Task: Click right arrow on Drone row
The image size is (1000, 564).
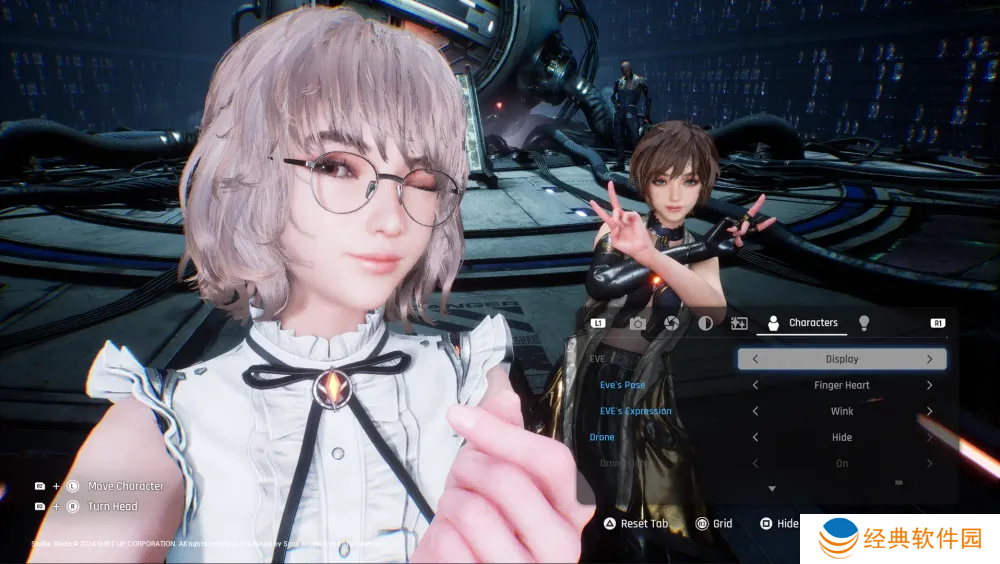Action: 929,437
